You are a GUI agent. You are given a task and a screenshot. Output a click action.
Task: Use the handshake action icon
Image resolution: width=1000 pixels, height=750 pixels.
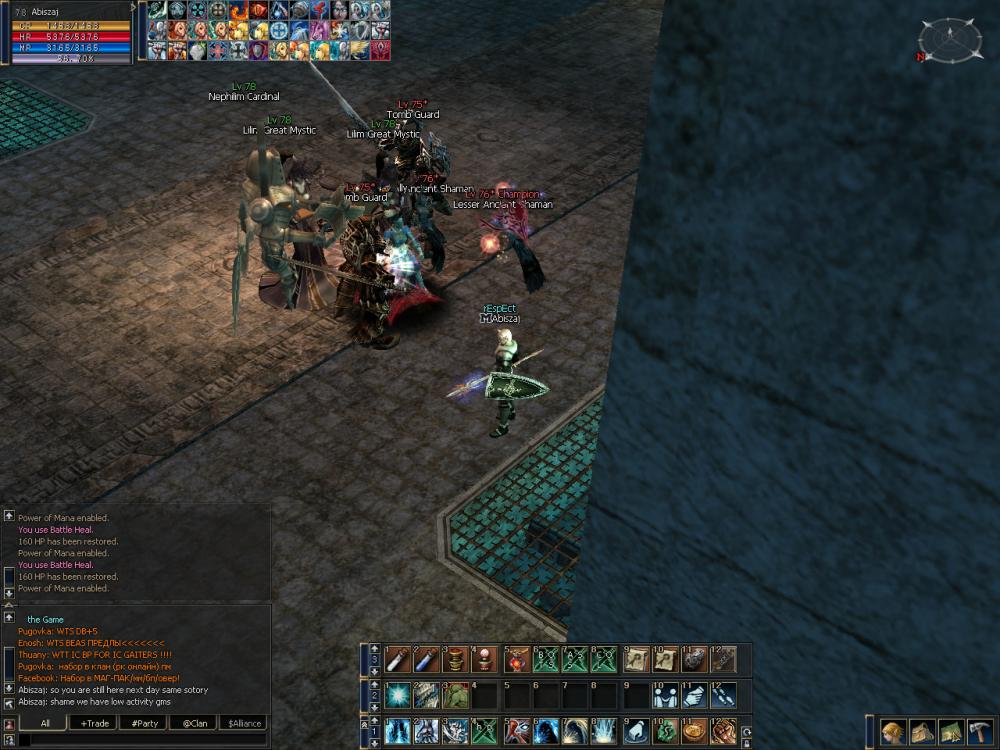tap(665, 695)
